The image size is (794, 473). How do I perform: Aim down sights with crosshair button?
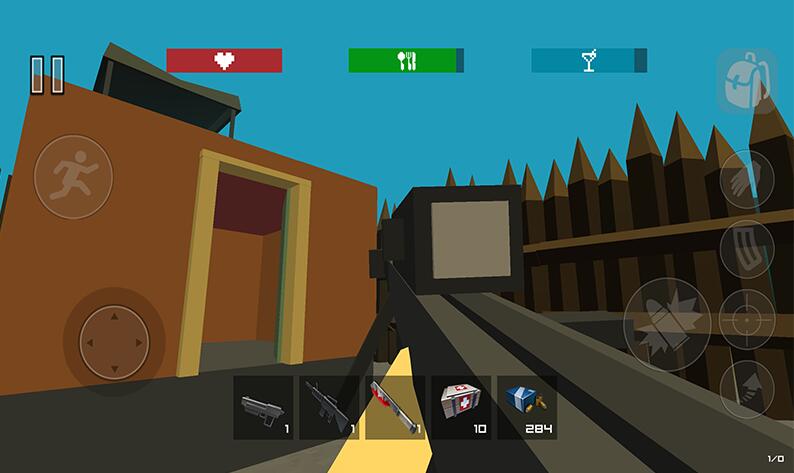click(x=746, y=320)
